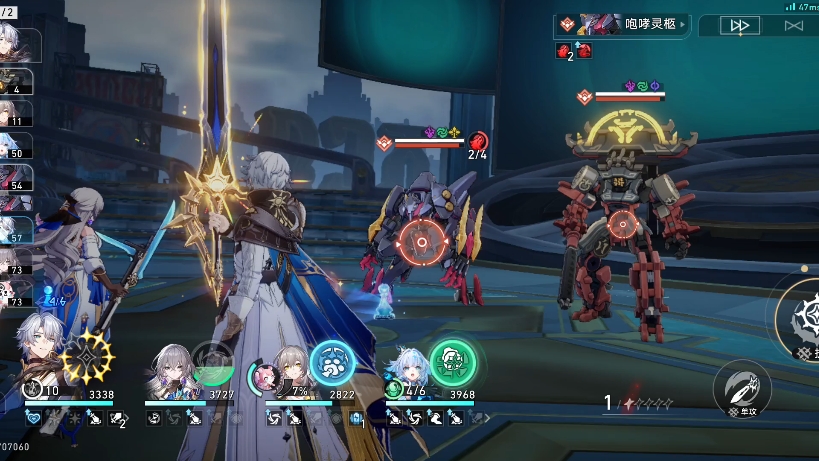Screen dimensions: 819x461
Task: Select the dimmed half-charged green ultimate
Action: tap(212, 362)
